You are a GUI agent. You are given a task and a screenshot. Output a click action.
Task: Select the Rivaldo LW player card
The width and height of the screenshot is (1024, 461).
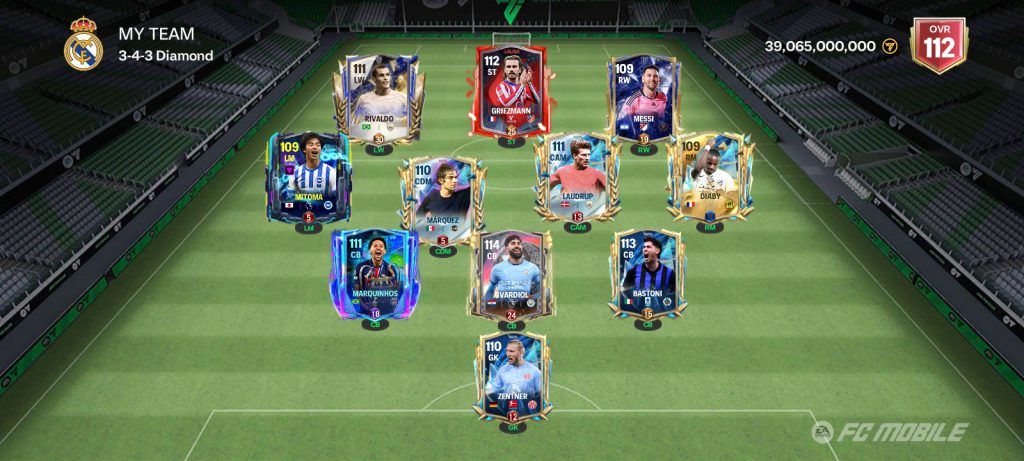click(378, 100)
